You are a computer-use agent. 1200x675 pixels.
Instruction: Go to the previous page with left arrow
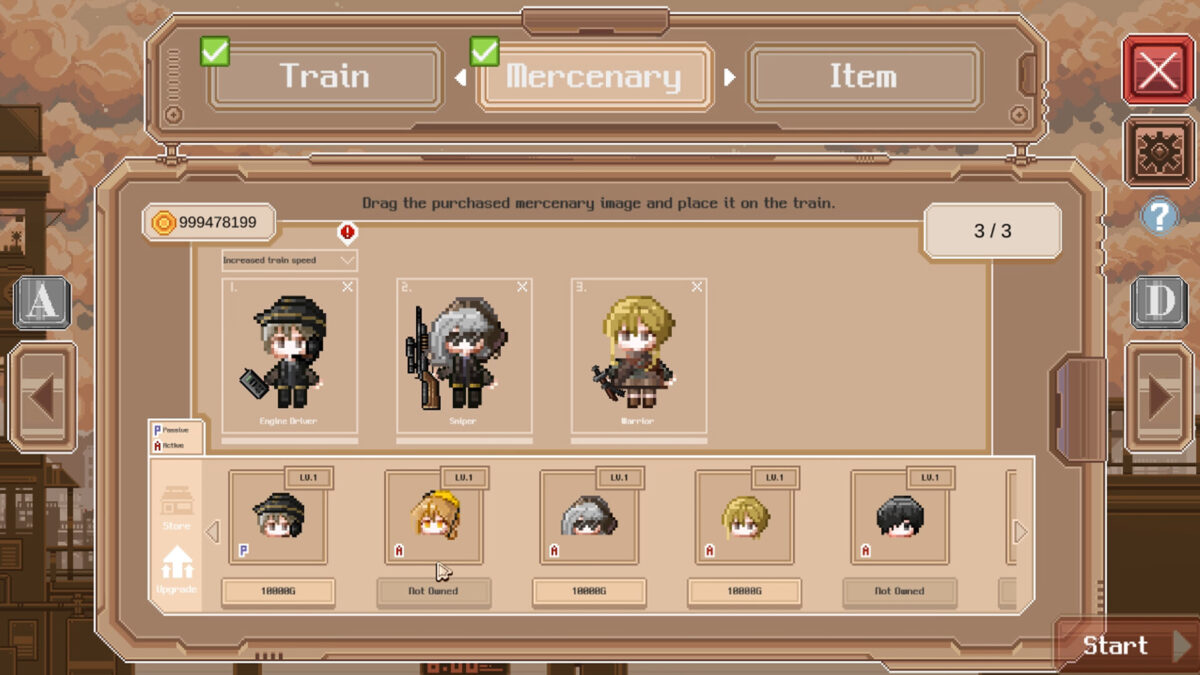[42, 397]
